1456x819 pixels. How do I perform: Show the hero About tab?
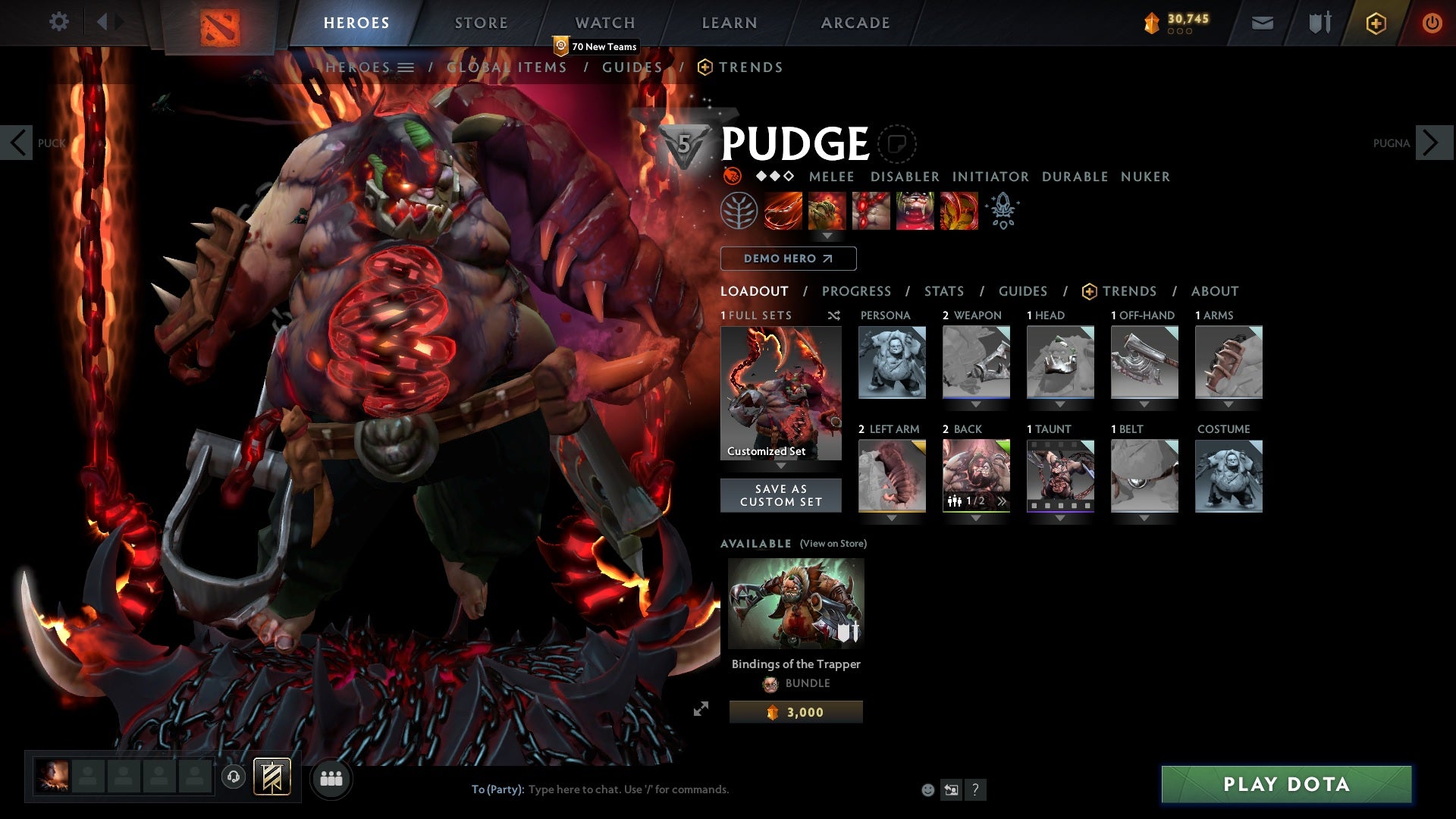coord(1214,291)
